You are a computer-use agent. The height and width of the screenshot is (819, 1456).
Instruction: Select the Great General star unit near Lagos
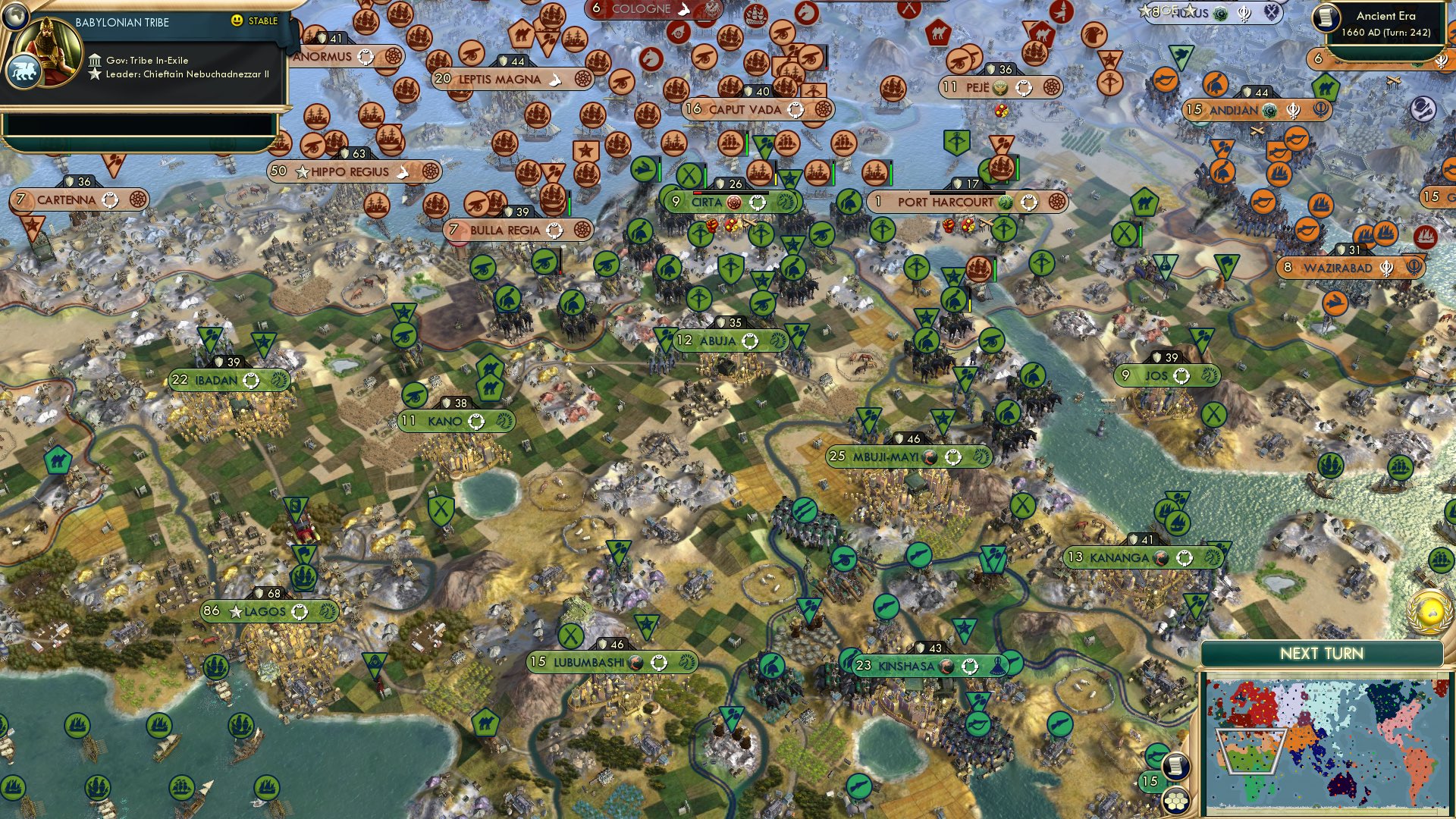tap(264, 341)
